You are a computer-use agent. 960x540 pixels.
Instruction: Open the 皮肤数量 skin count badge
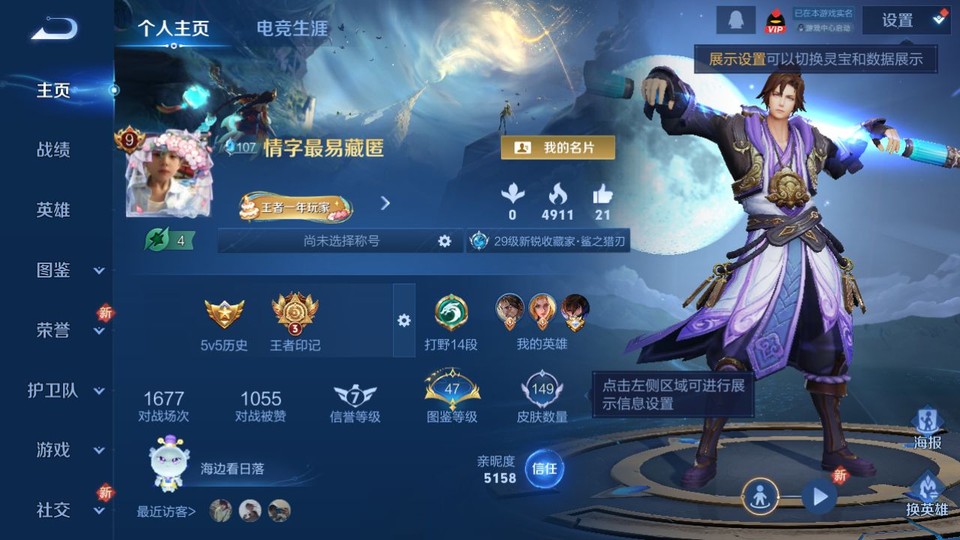point(542,398)
